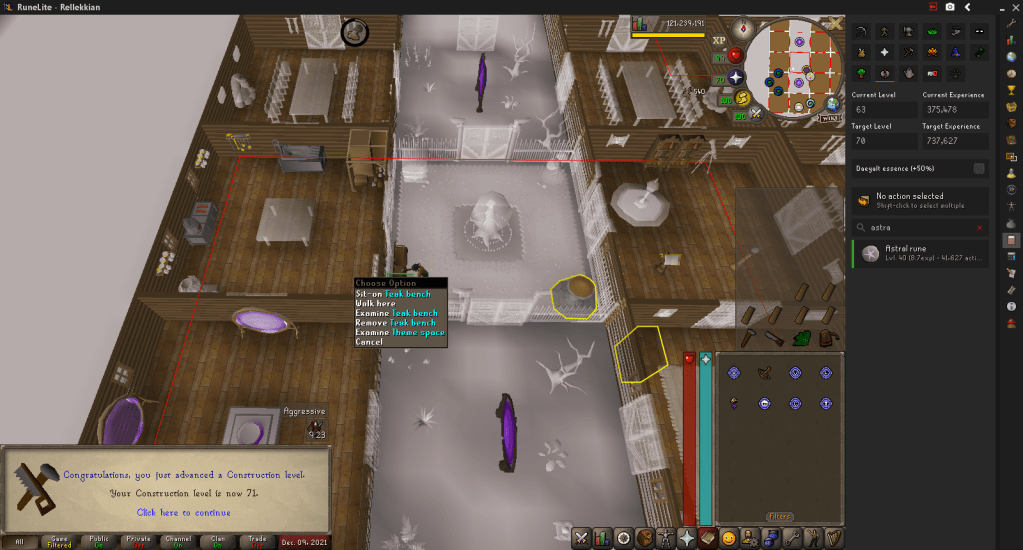1023x550 pixels.
Task: Click the compass above the minimap
Action: click(742, 28)
